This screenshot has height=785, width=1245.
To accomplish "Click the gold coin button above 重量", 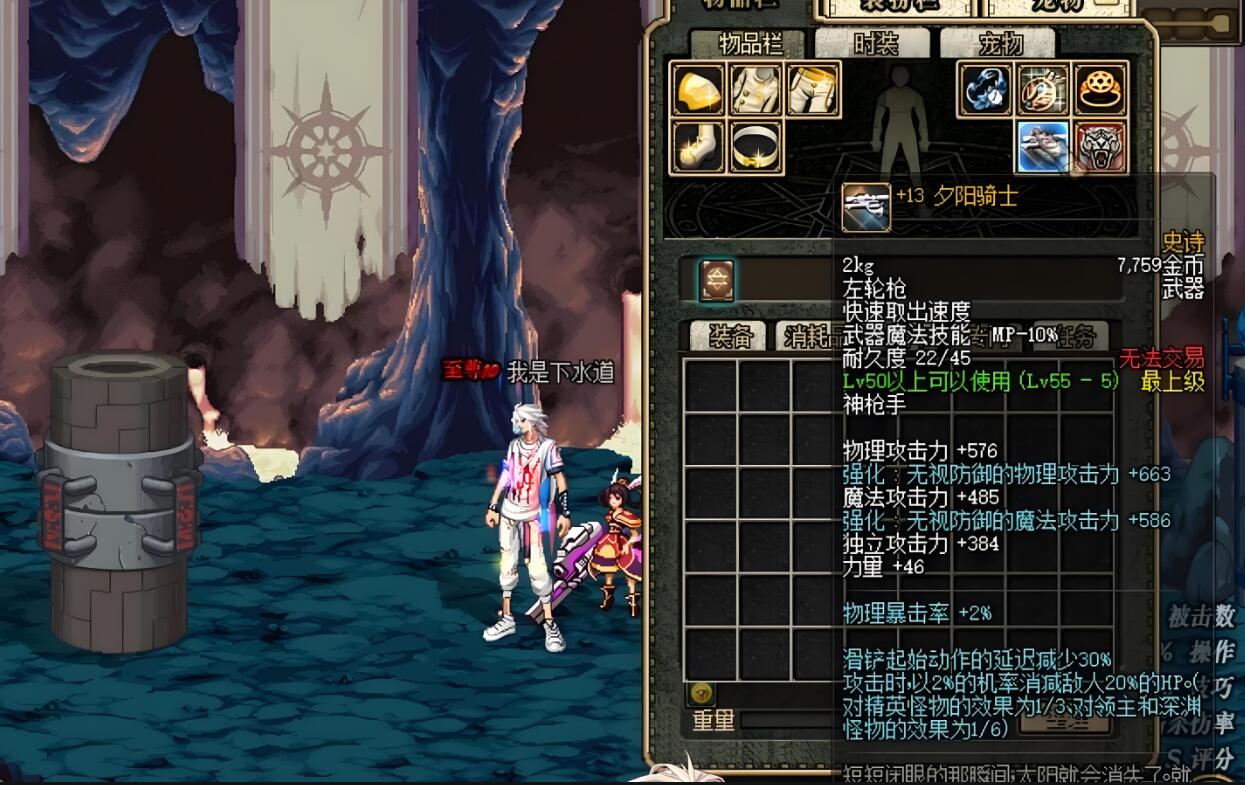I will (701, 693).
